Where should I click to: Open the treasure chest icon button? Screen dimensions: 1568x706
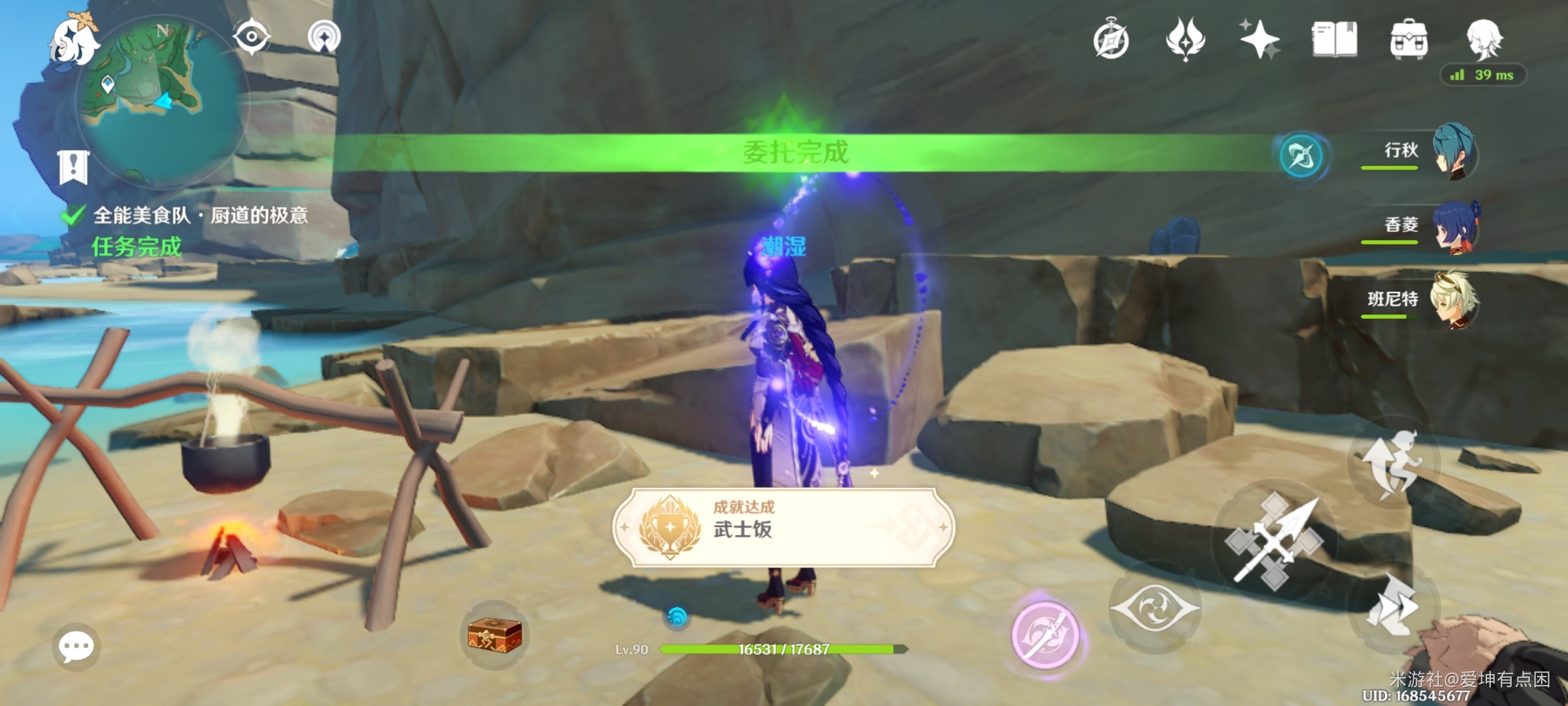click(495, 635)
